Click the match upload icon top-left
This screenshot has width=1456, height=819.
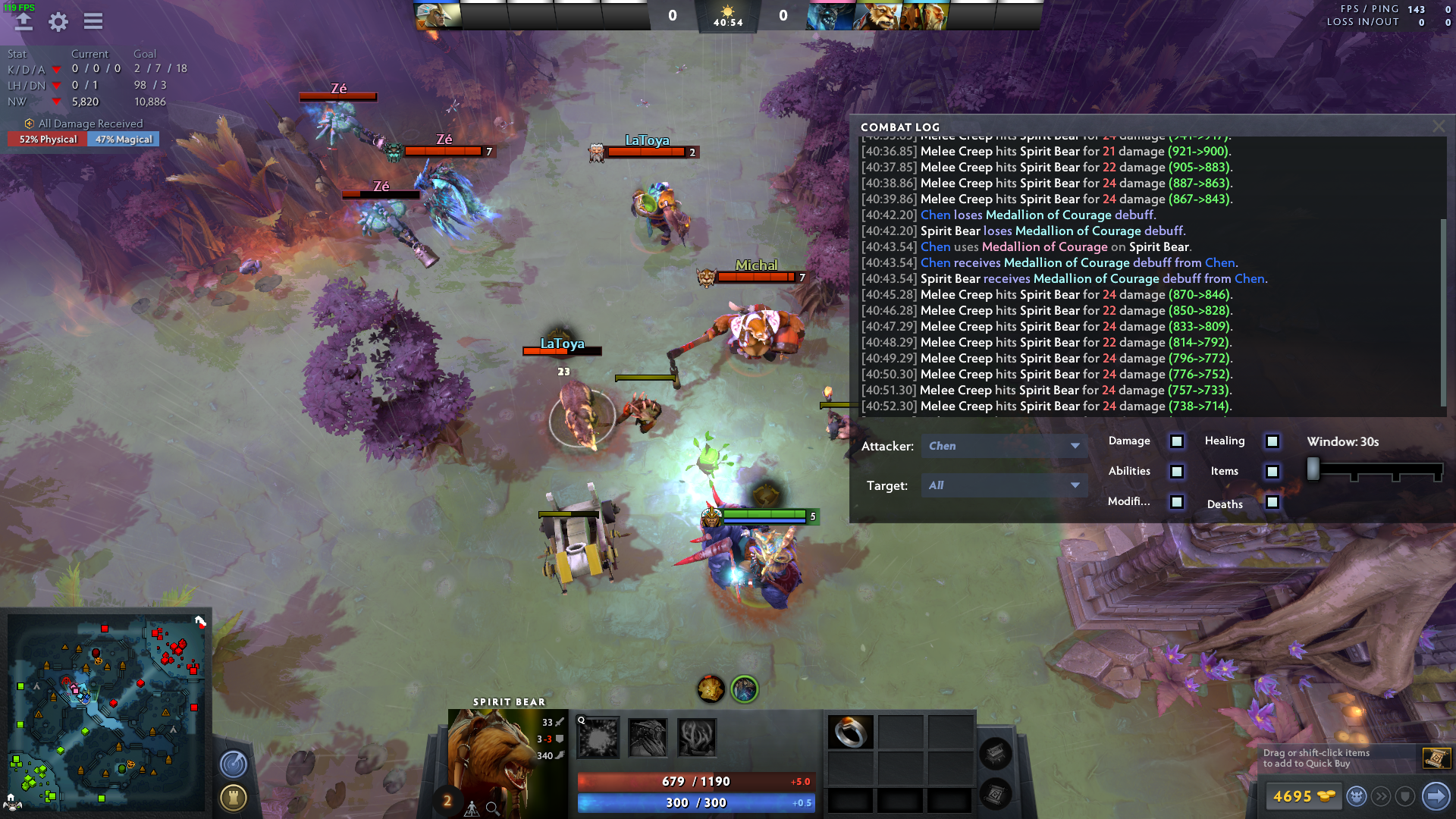point(23,22)
